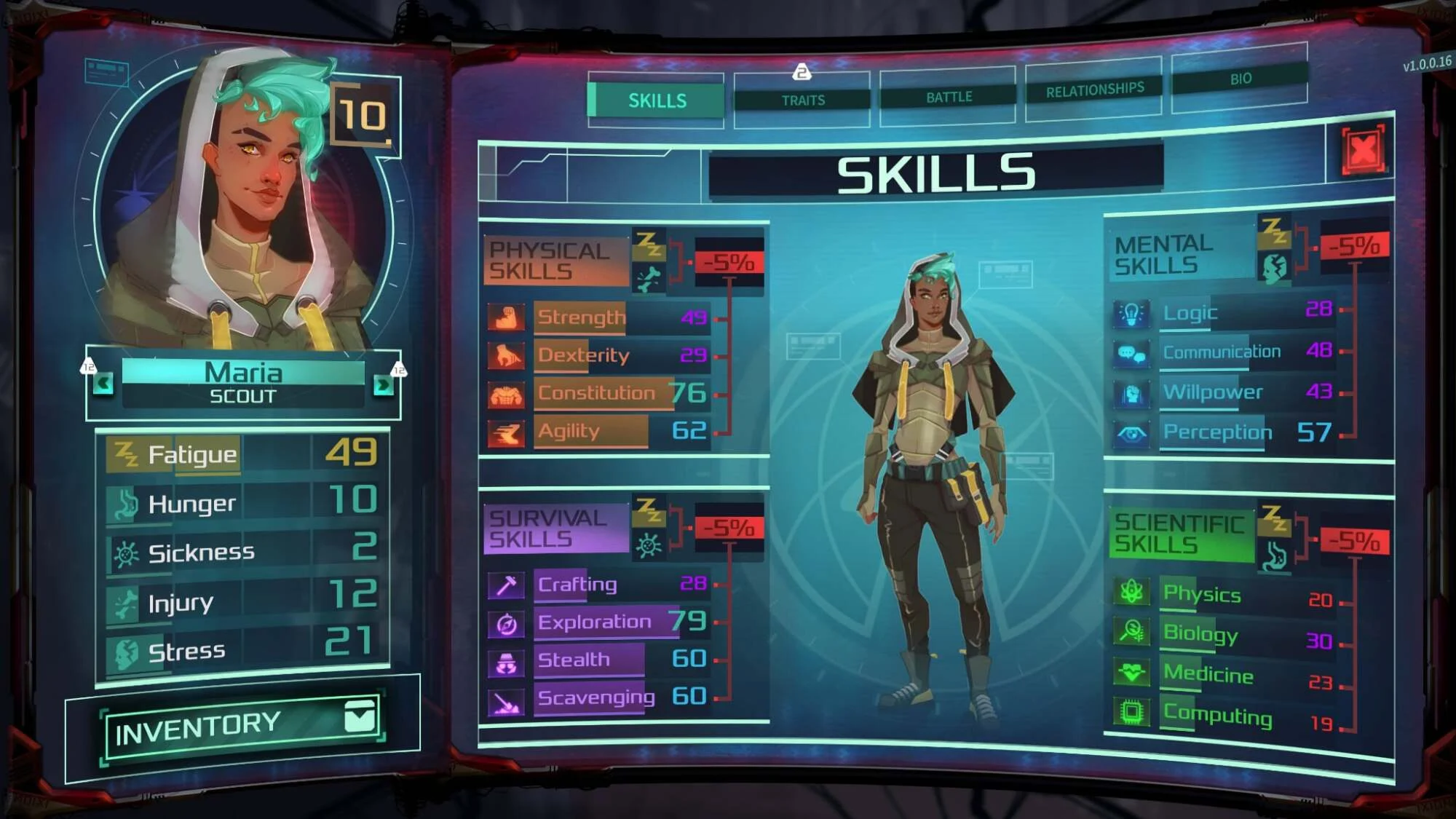This screenshot has height=819, width=1456.
Task: Go to next character with right arrow
Action: (x=382, y=384)
